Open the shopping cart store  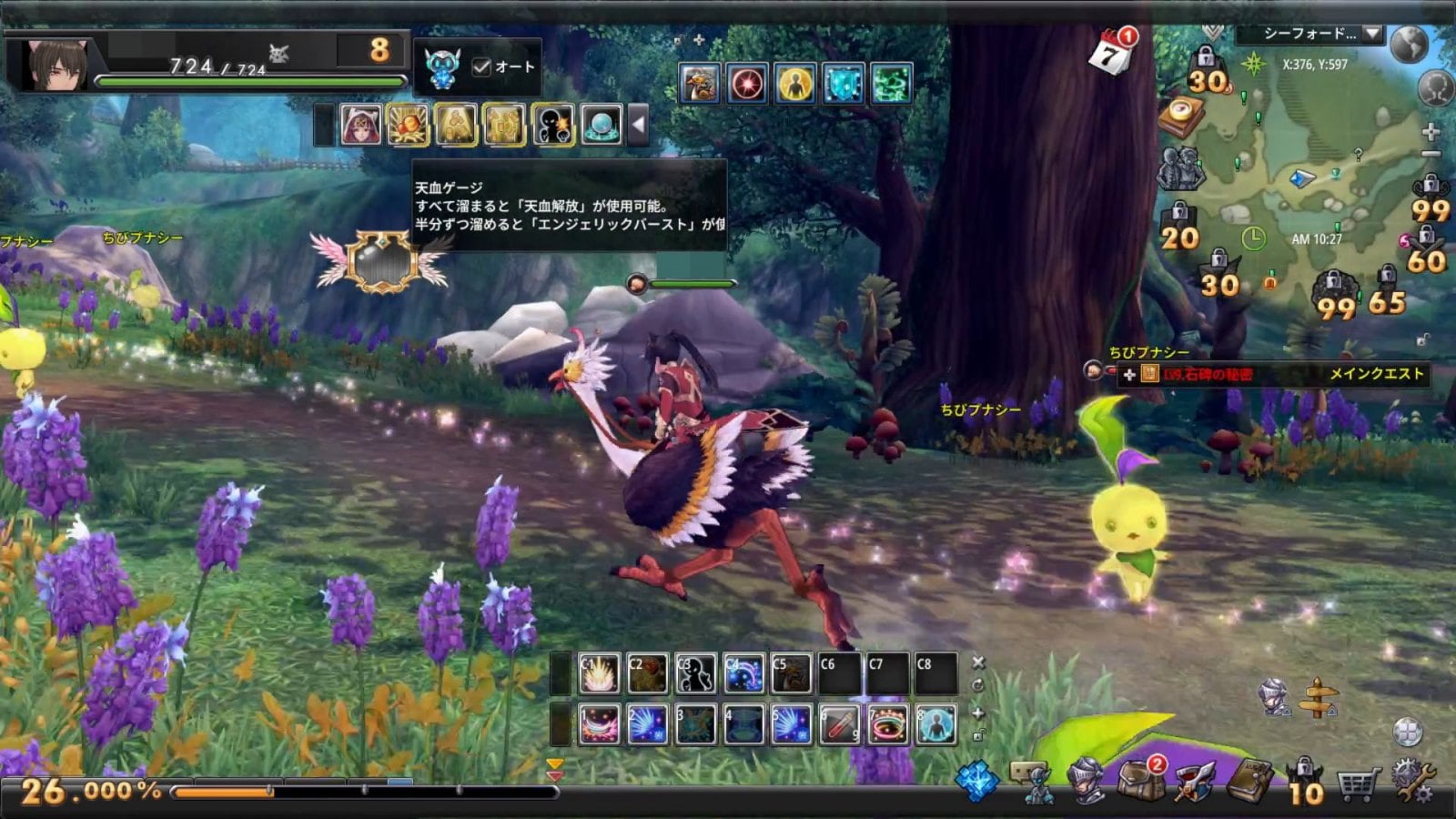(x=1356, y=784)
